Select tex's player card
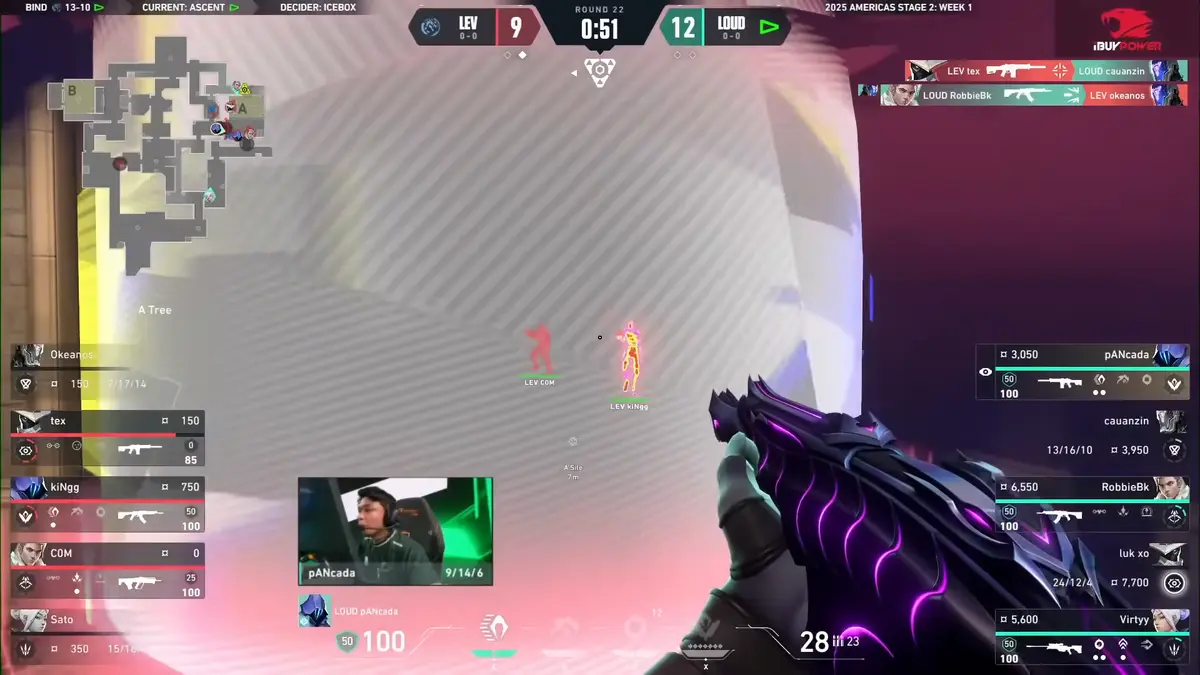Image resolution: width=1200 pixels, height=675 pixels. click(x=107, y=438)
